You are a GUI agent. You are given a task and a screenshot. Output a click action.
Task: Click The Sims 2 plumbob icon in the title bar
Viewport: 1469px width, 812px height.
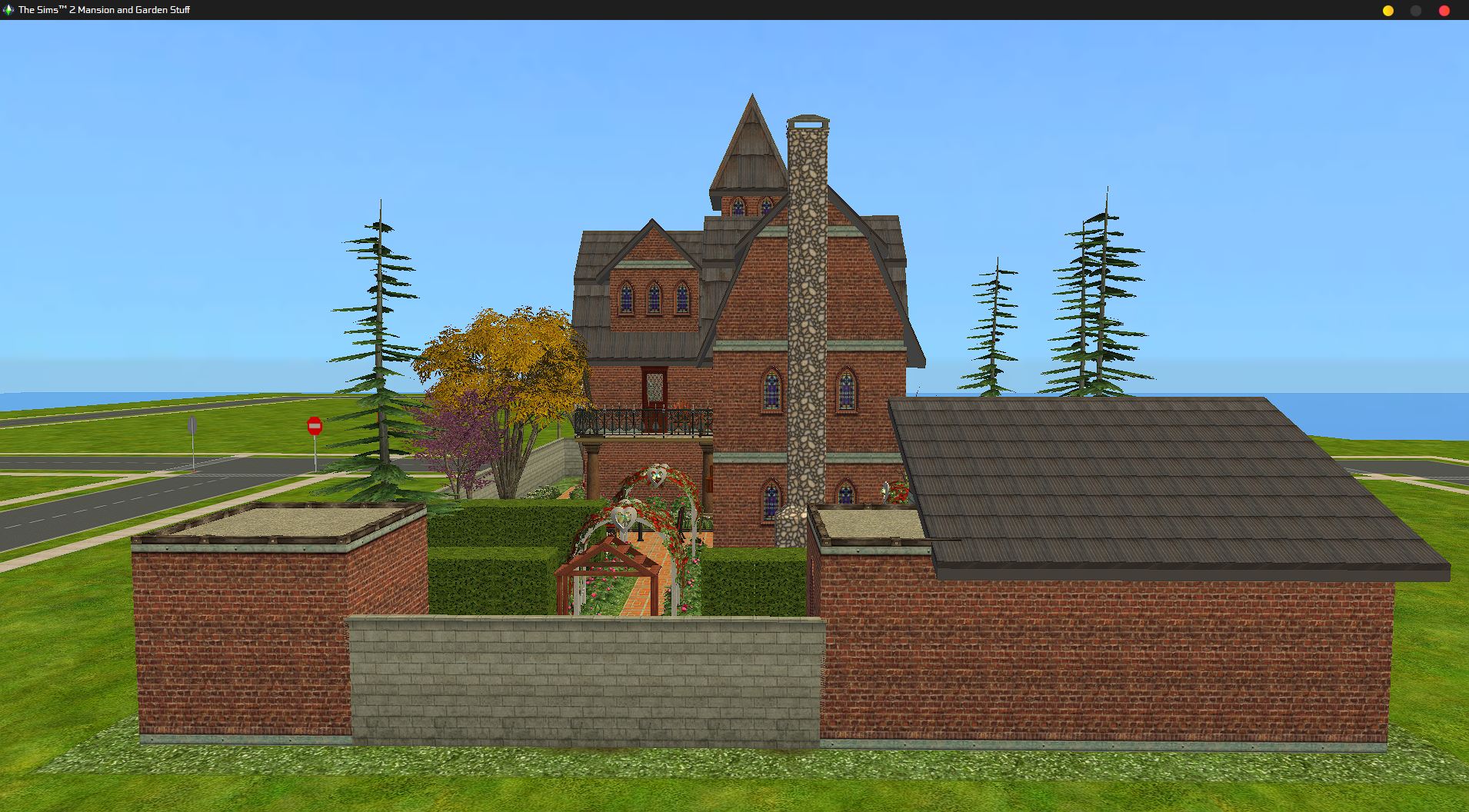click(8, 11)
